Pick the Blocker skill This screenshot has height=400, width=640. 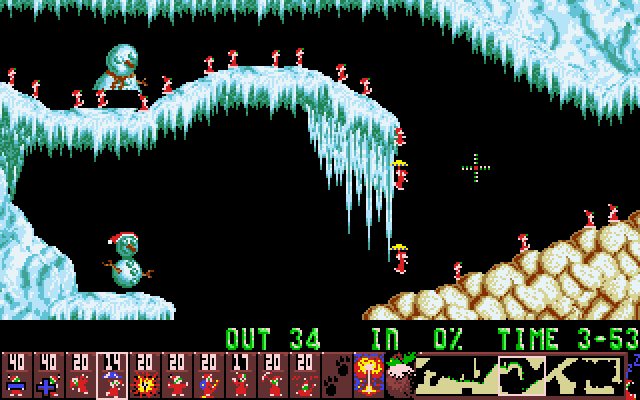click(x=176, y=375)
